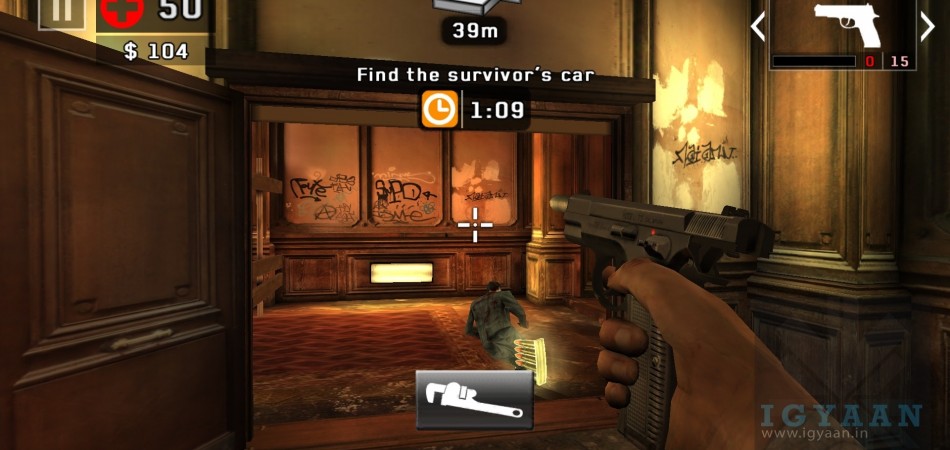Switch to the previous weapon with left arrow
950x450 pixels.
[x=758, y=26]
